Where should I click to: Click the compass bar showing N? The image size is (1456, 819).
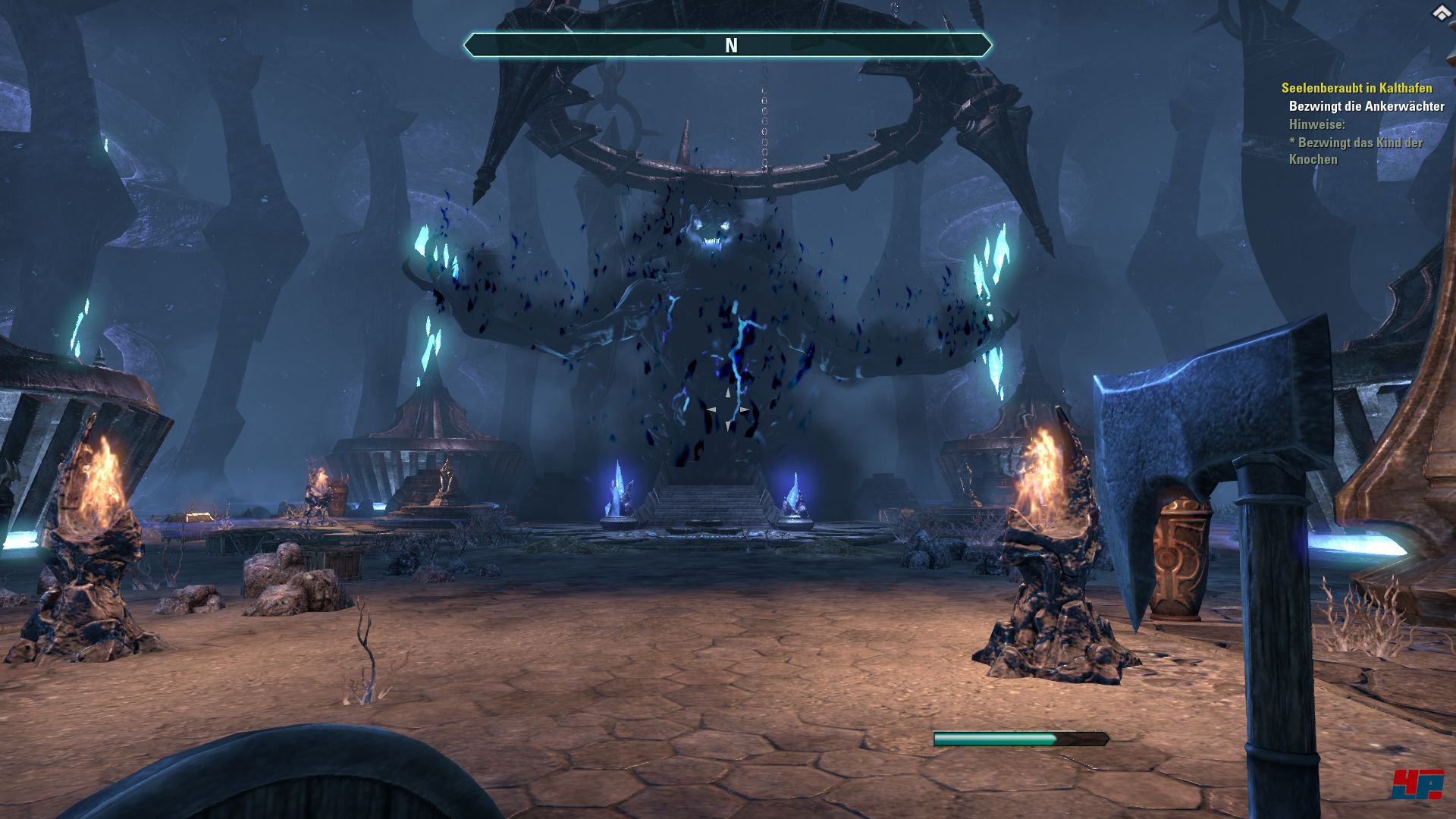tap(727, 45)
